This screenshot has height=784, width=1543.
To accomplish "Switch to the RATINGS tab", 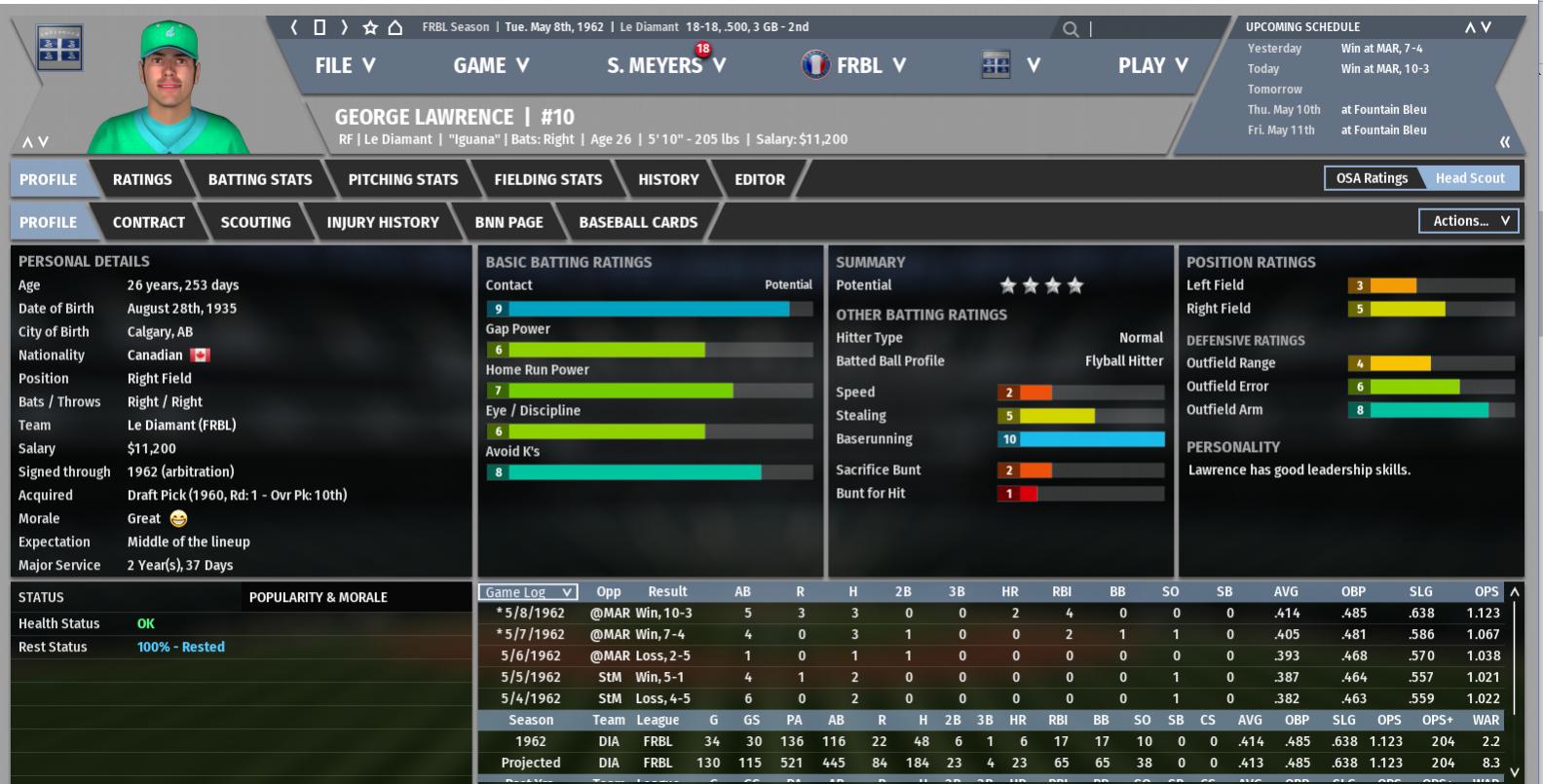I will pos(142,179).
